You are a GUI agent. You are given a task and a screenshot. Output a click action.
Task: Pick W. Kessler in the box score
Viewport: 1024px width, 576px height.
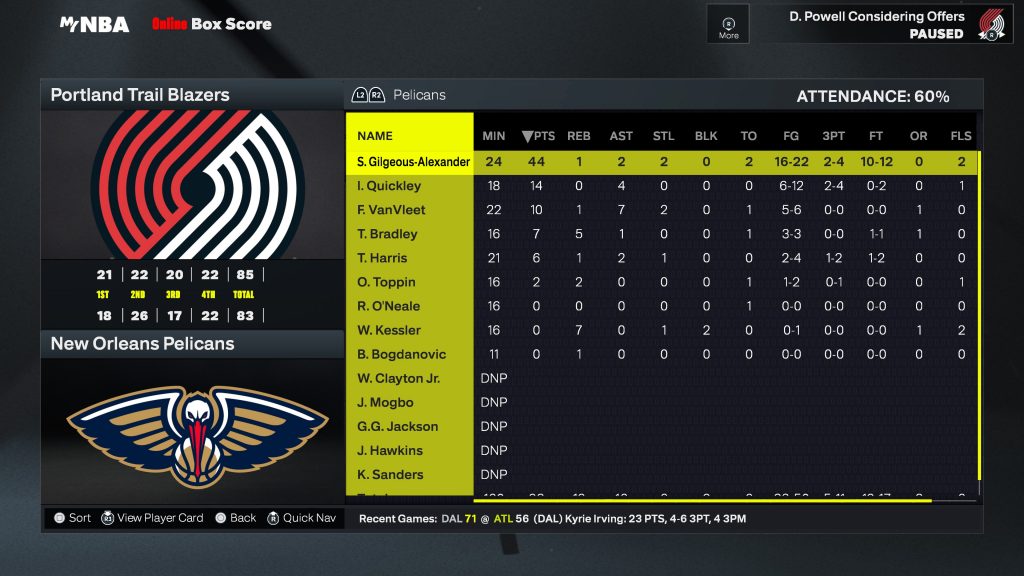click(x=389, y=330)
